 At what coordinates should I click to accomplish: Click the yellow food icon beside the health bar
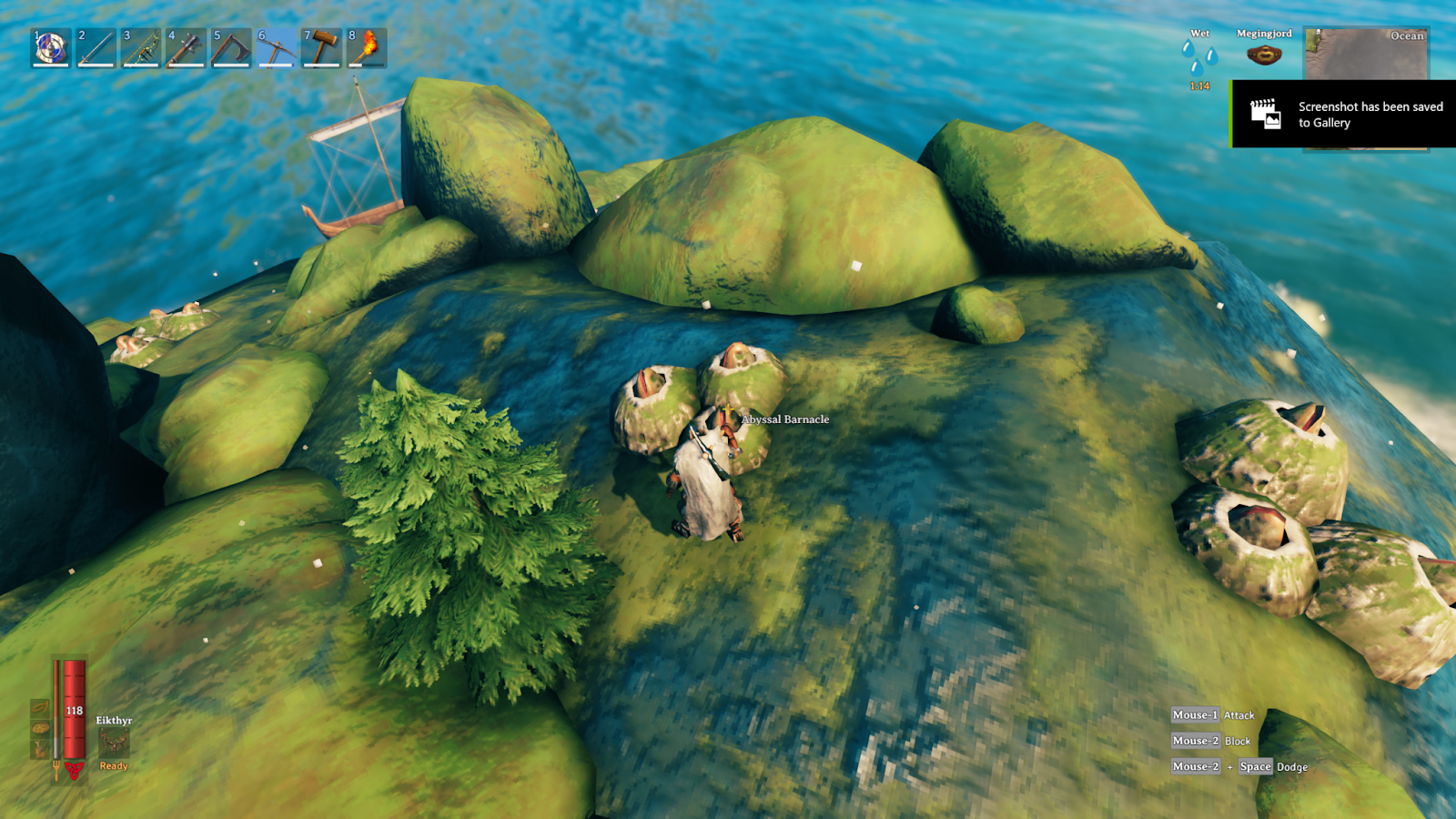tap(40, 708)
